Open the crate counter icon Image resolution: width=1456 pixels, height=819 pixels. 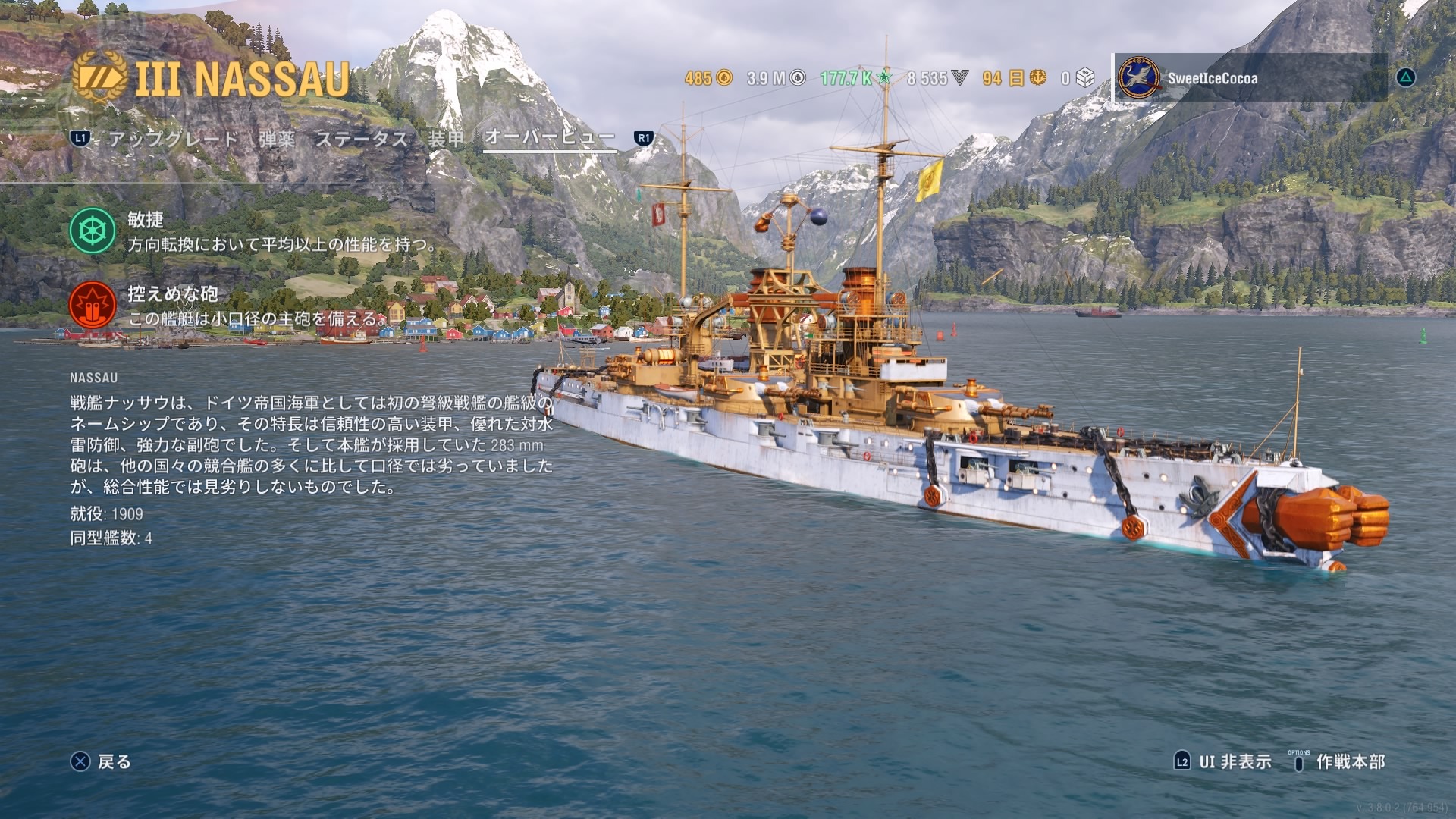[x=1078, y=78]
